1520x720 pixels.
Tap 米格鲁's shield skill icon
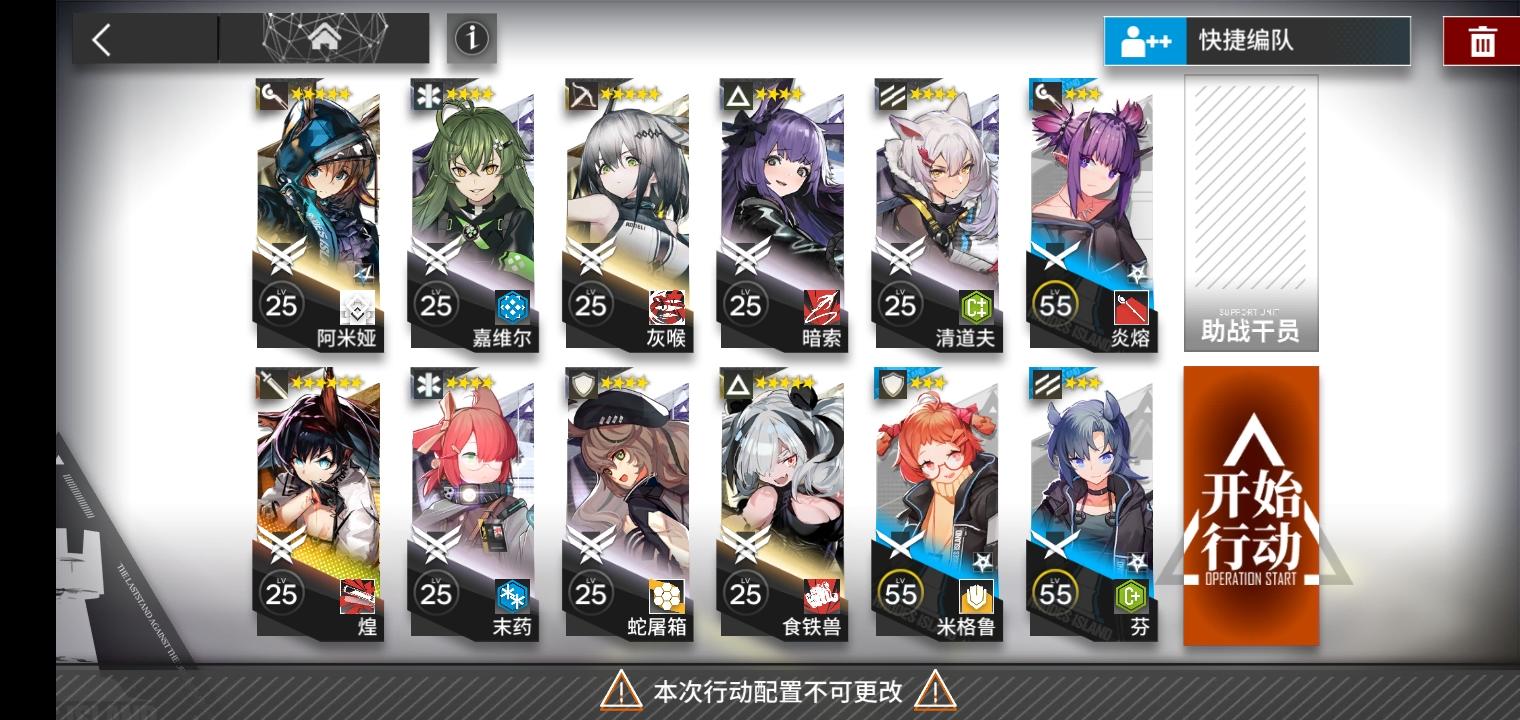(x=975, y=596)
